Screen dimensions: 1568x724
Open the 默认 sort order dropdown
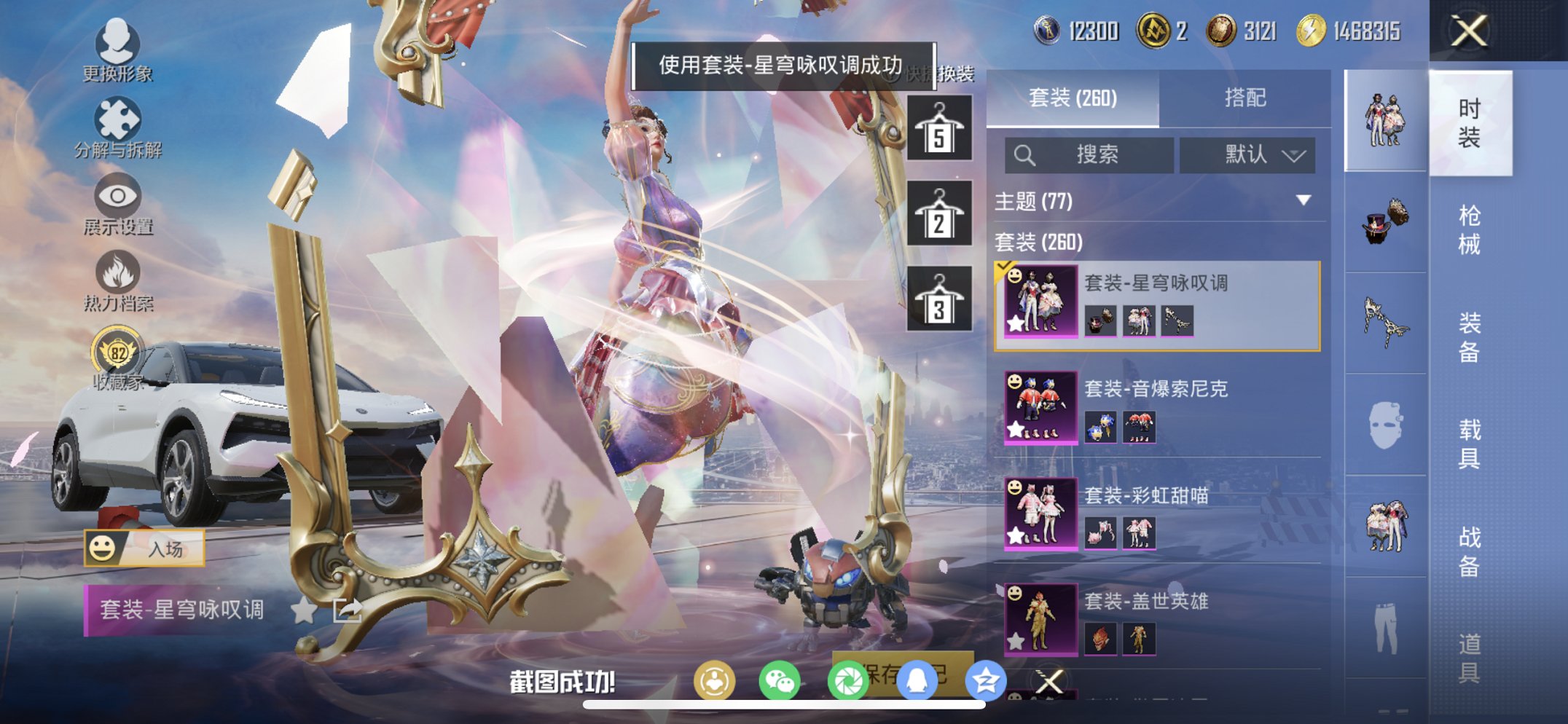(1248, 154)
